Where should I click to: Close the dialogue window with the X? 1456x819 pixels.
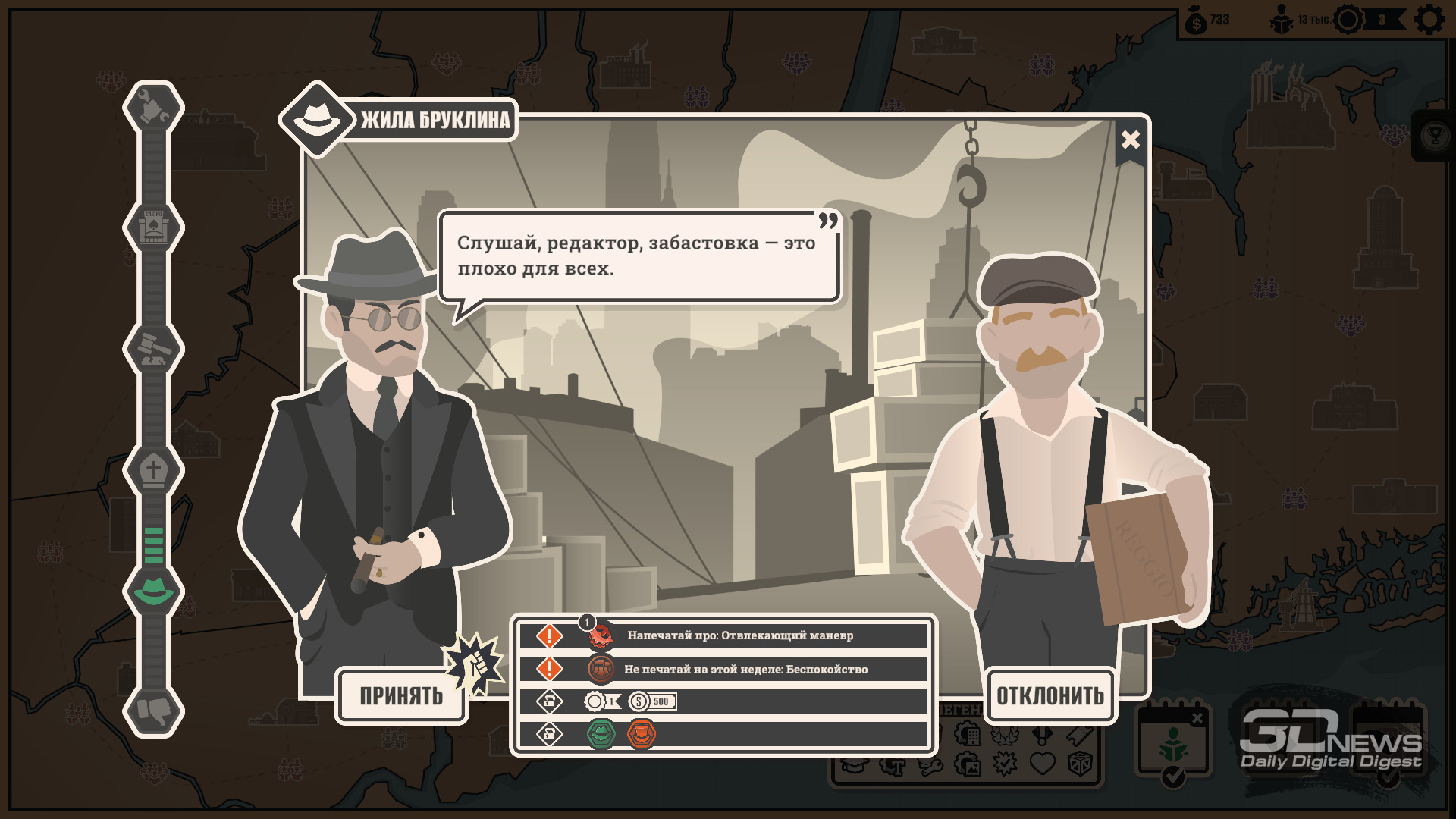click(1130, 140)
